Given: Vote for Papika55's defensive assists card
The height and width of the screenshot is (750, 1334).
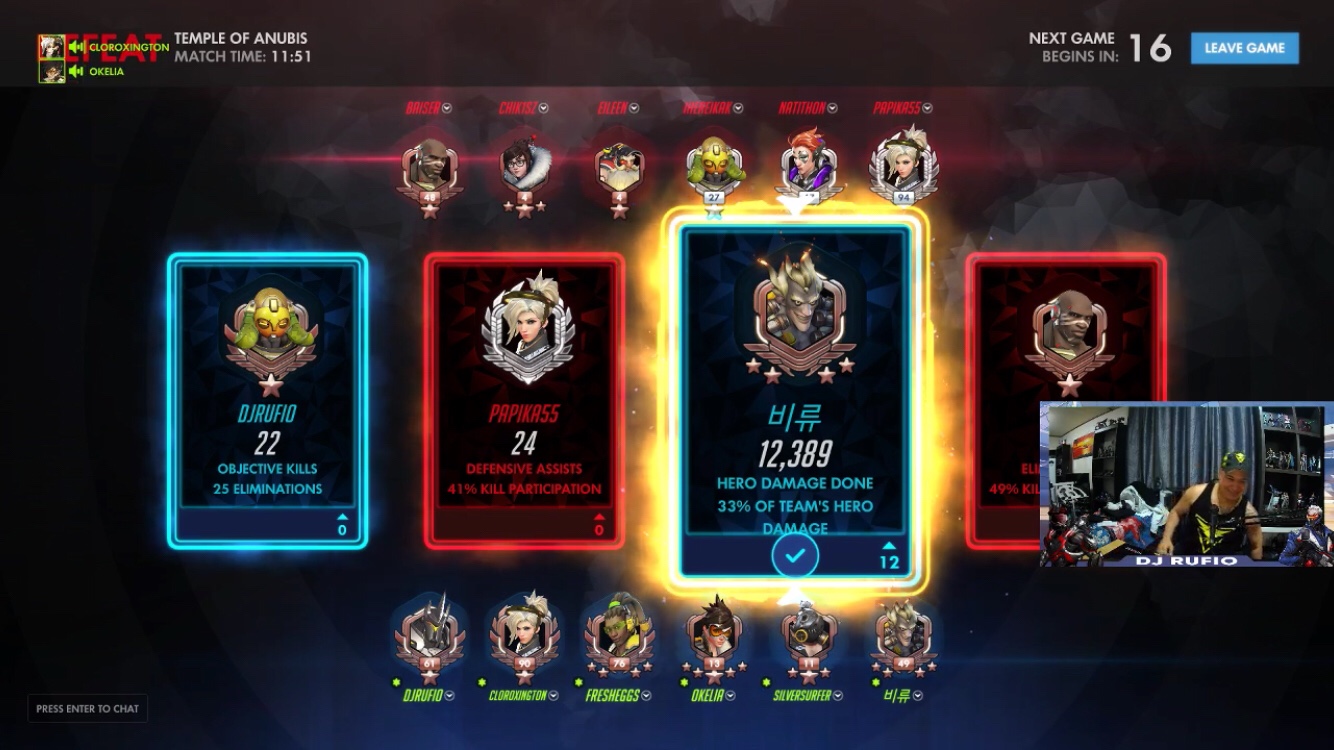Looking at the screenshot, I should coord(524,400).
